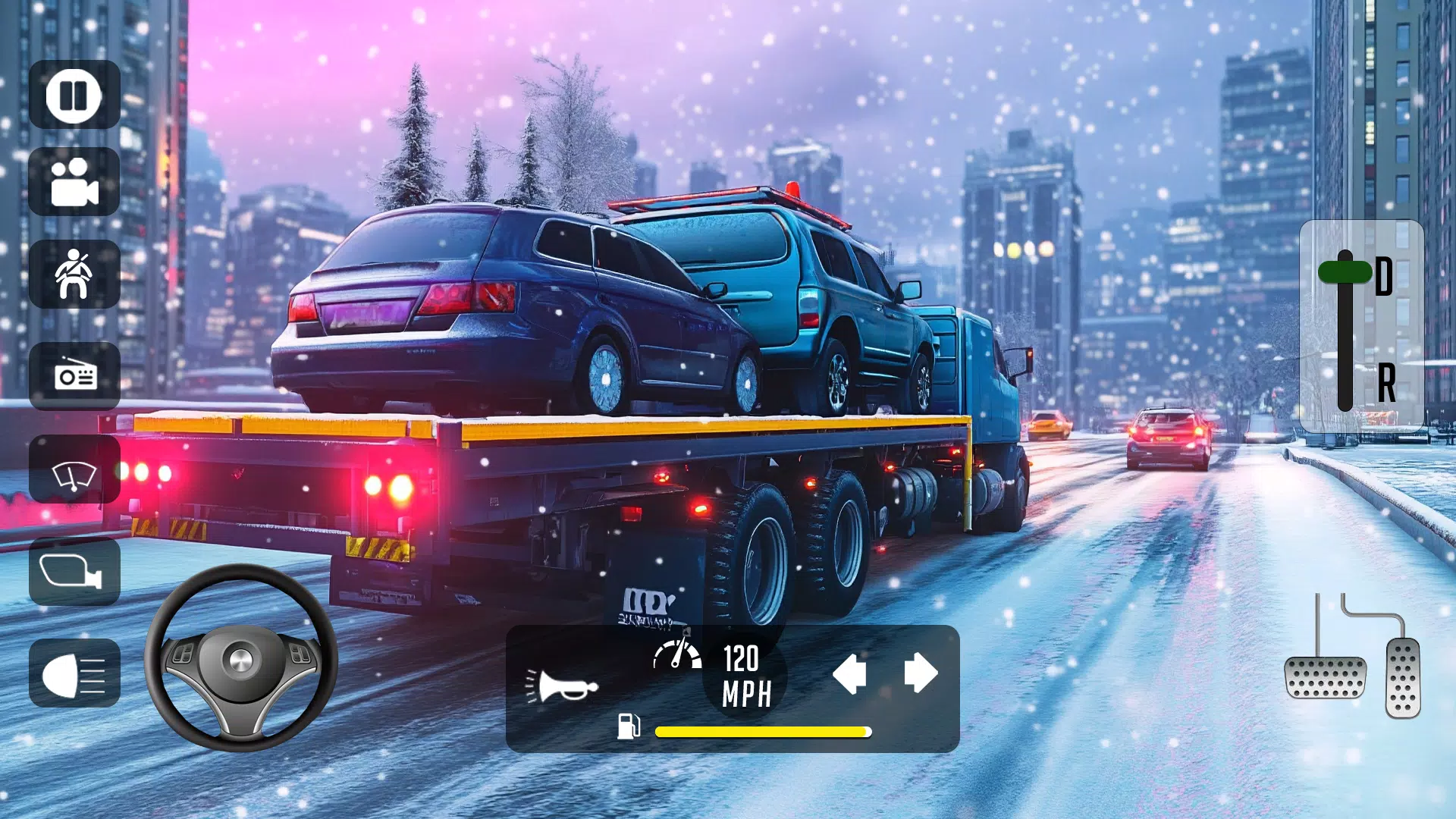
Task: Select the pause menu
Action: click(74, 97)
